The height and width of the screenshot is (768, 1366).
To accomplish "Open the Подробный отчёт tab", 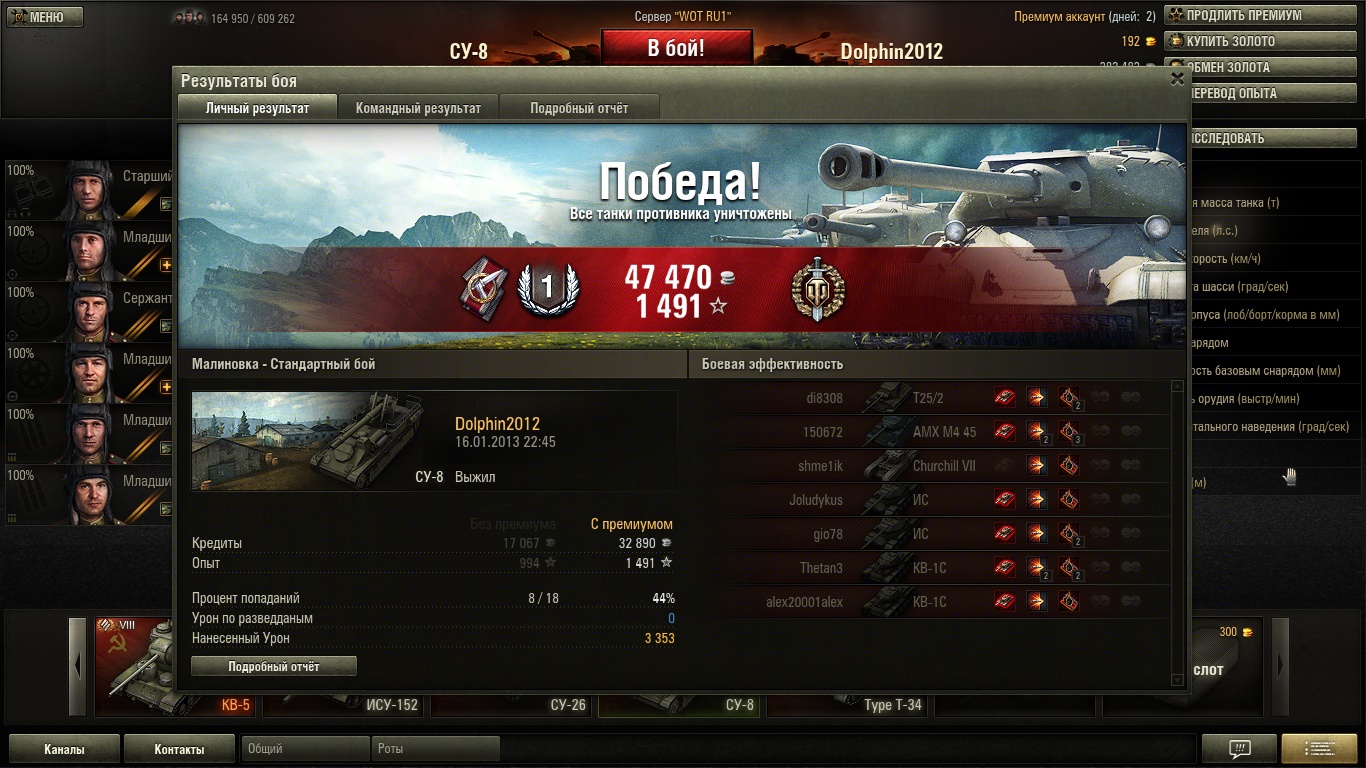I will (579, 108).
